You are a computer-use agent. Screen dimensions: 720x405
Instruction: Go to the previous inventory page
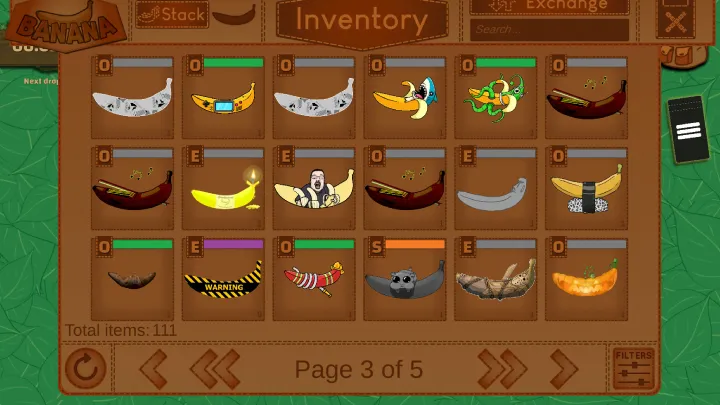click(153, 369)
